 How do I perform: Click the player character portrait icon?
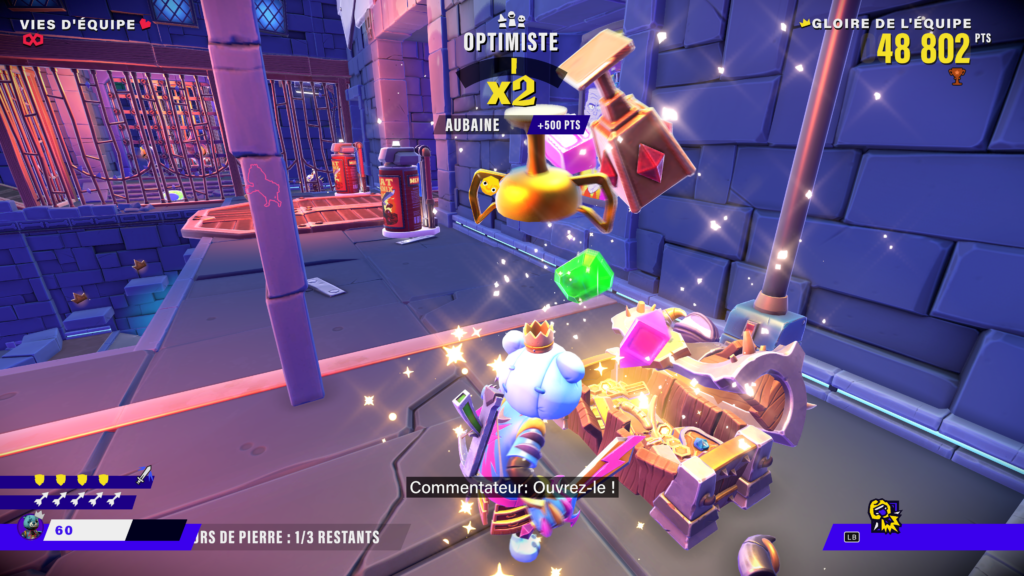click(32, 527)
